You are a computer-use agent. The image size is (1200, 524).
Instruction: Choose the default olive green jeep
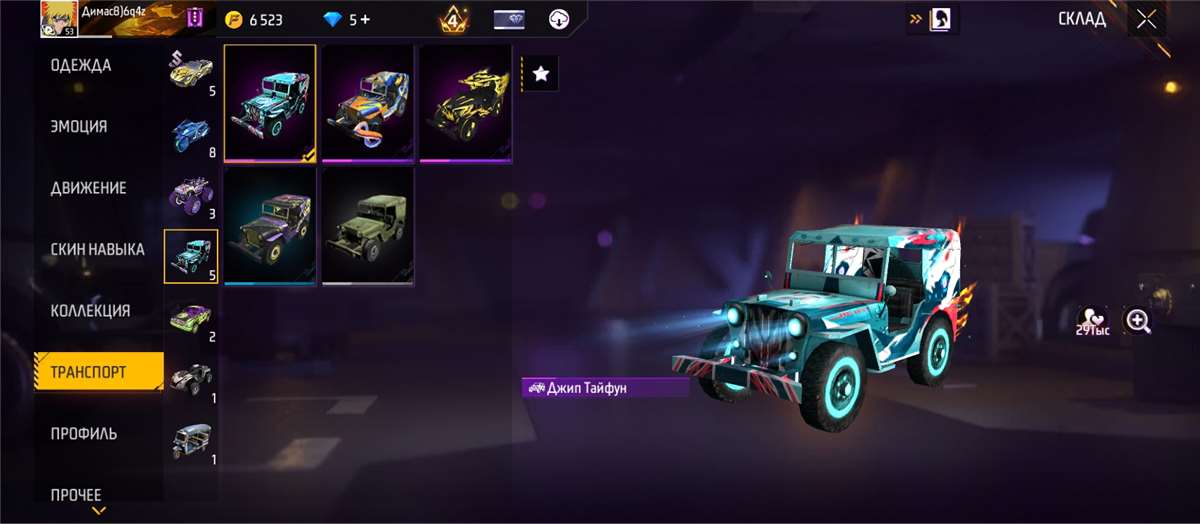pos(367,226)
